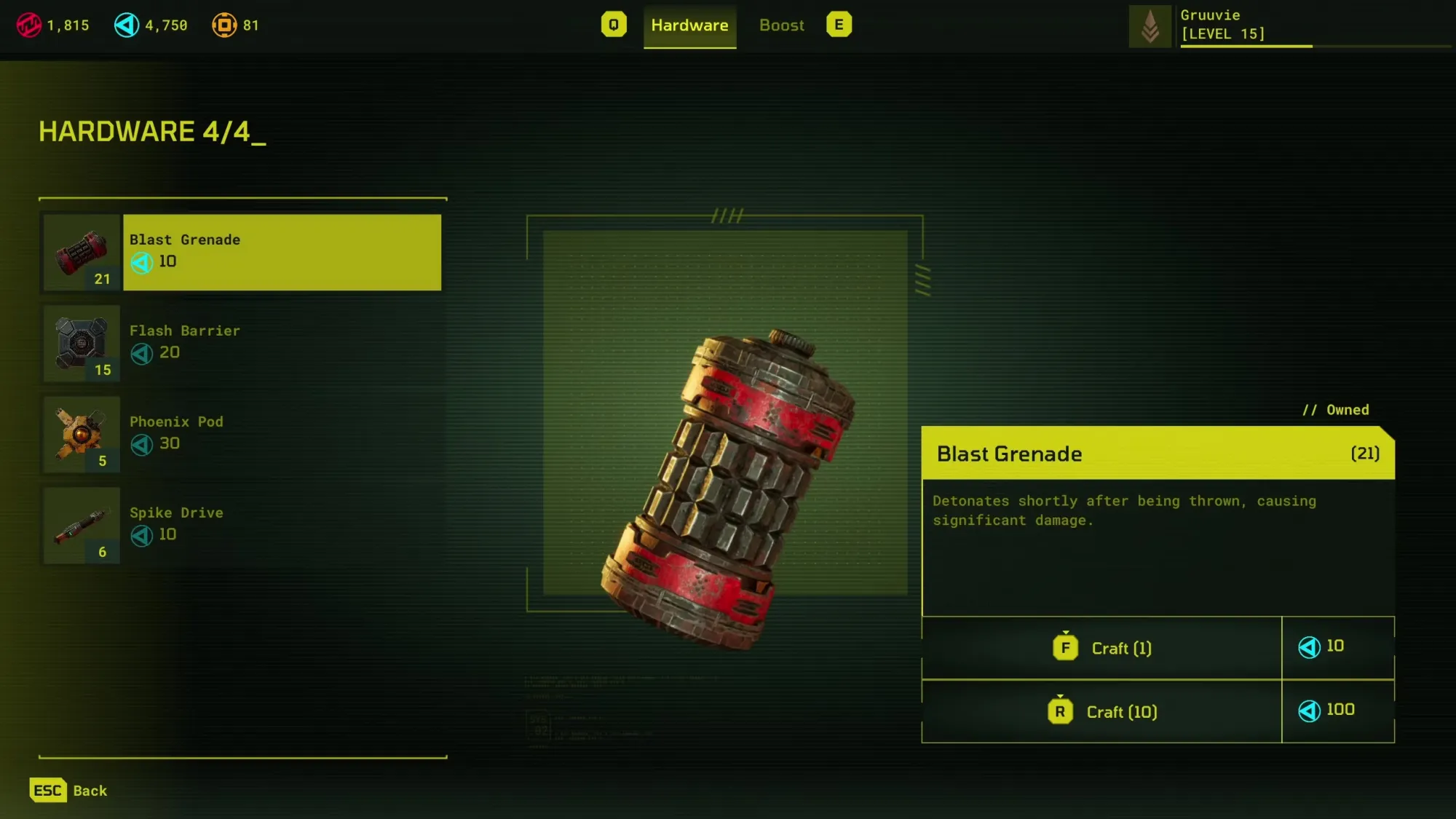The height and width of the screenshot is (819, 1456).
Task: Choose the Flash Barrier entry
Action: coord(281,343)
